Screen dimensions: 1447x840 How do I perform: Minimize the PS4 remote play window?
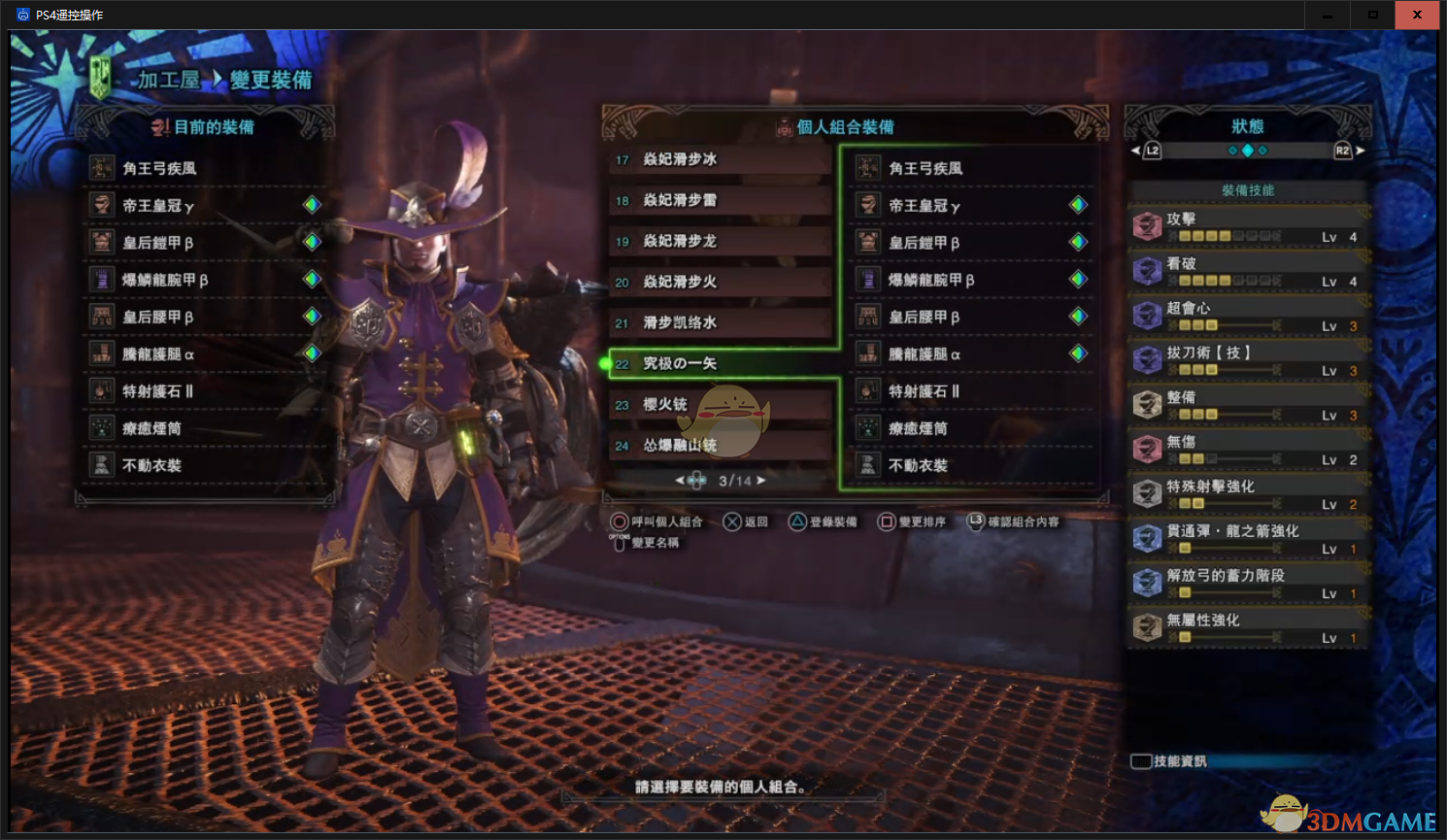1328,15
